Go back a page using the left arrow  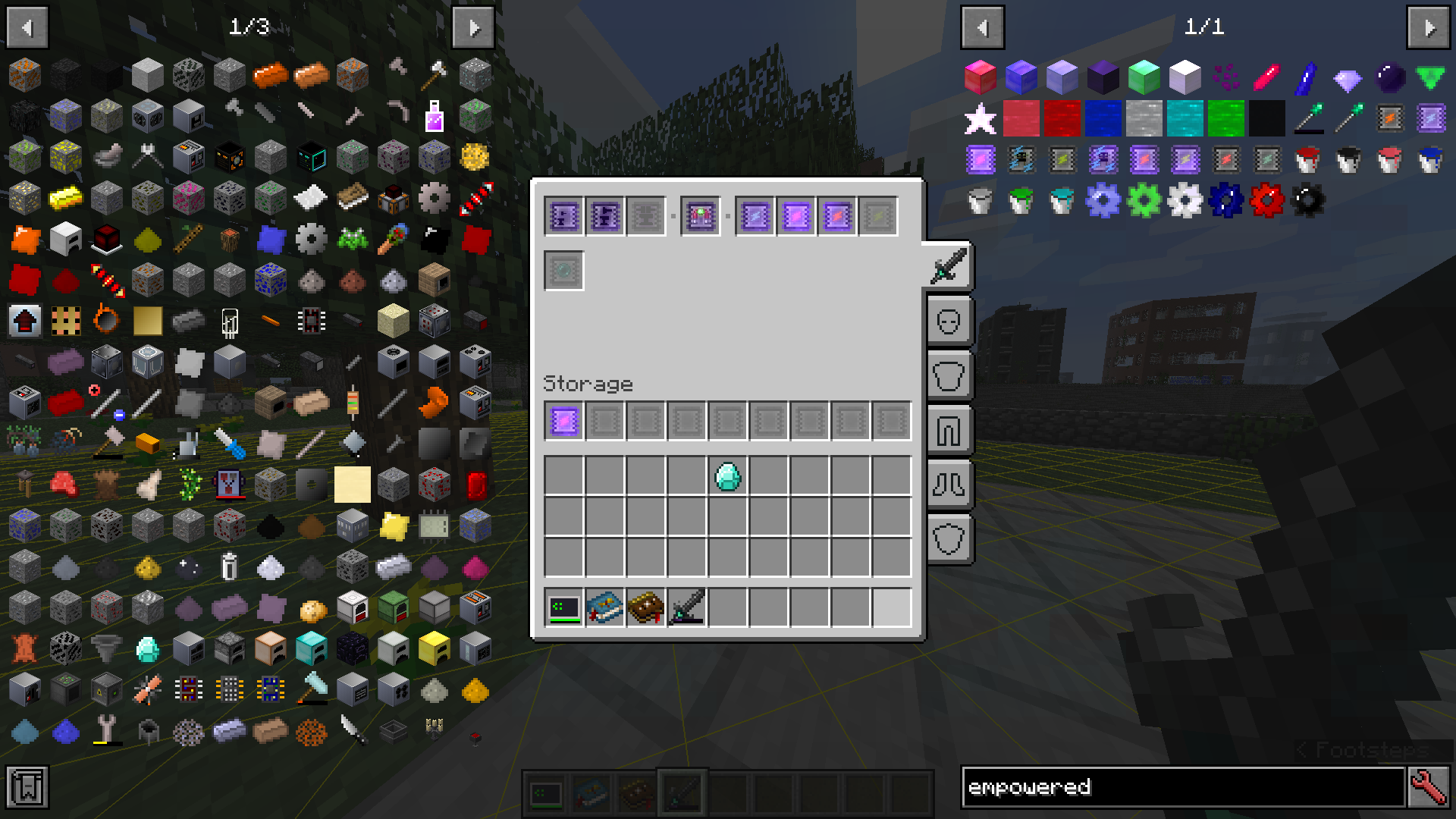click(x=27, y=27)
